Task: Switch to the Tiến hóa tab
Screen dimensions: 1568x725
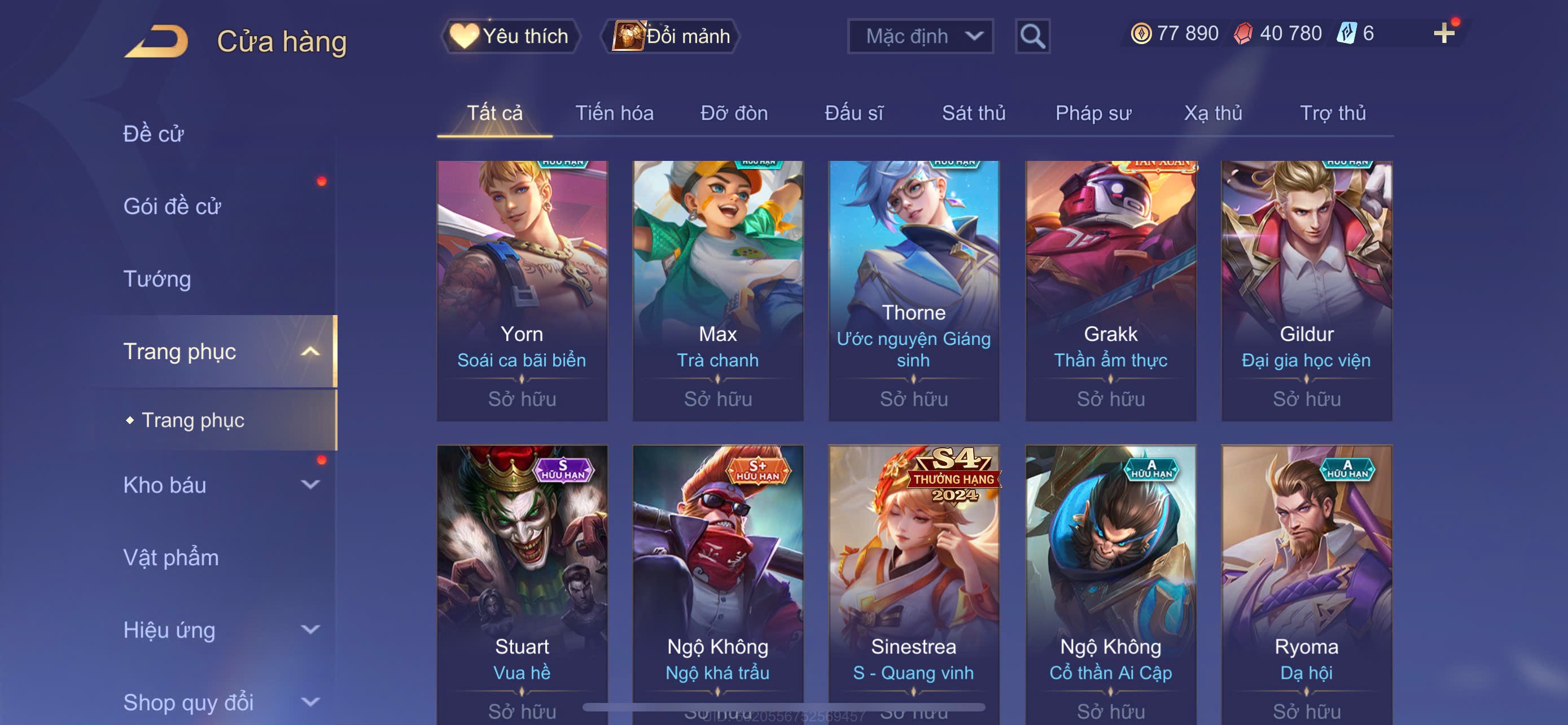Action: pyautogui.click(x=614, y=113)
